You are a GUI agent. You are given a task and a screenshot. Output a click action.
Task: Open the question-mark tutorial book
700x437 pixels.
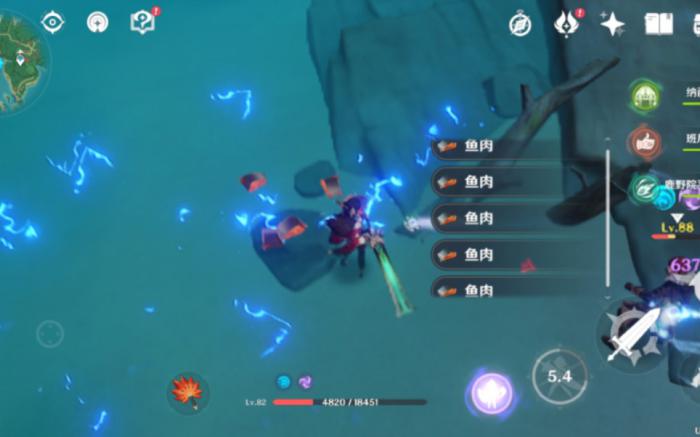click(x=143, y=22)
